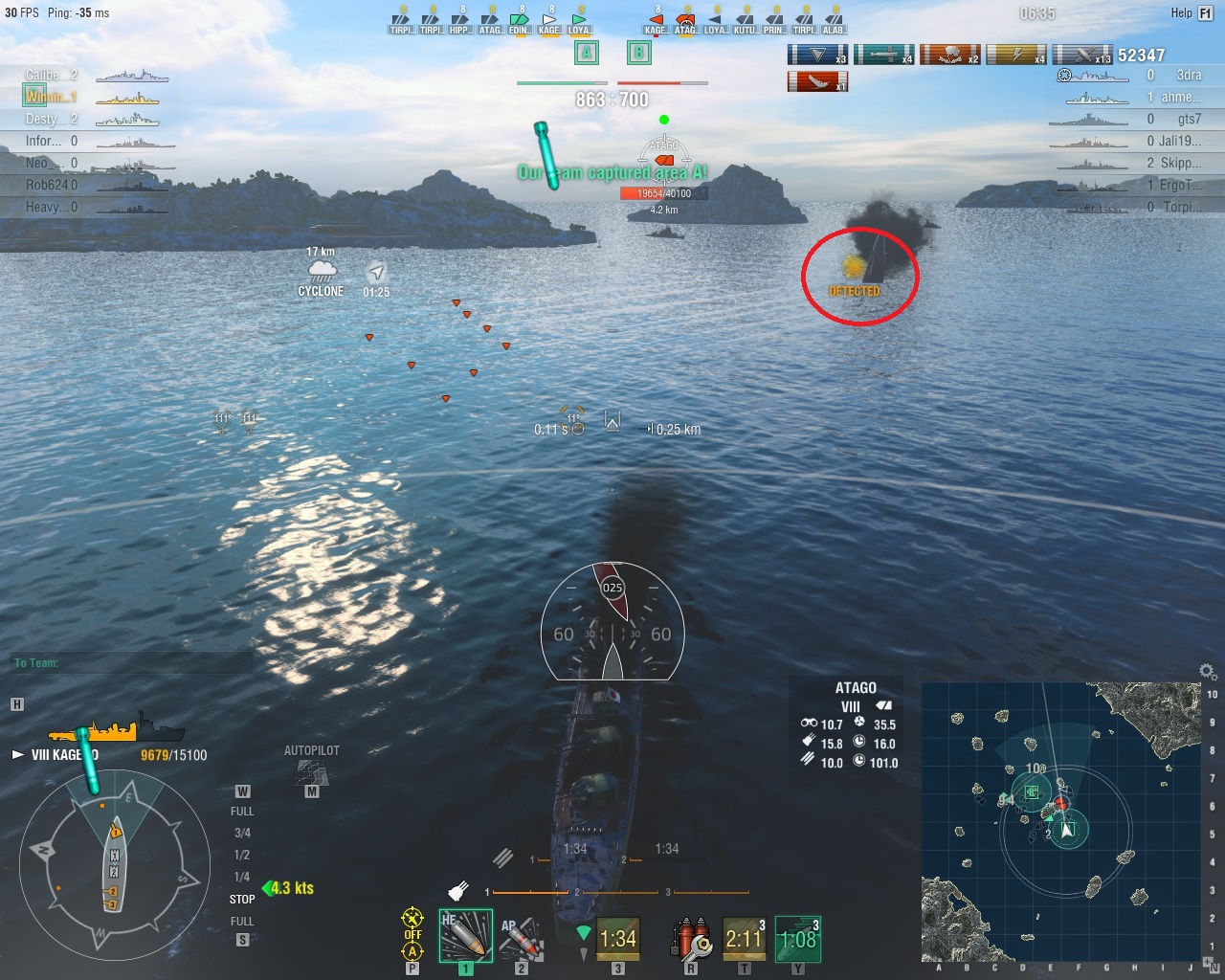Select the Calibe player row

[86, 75]
